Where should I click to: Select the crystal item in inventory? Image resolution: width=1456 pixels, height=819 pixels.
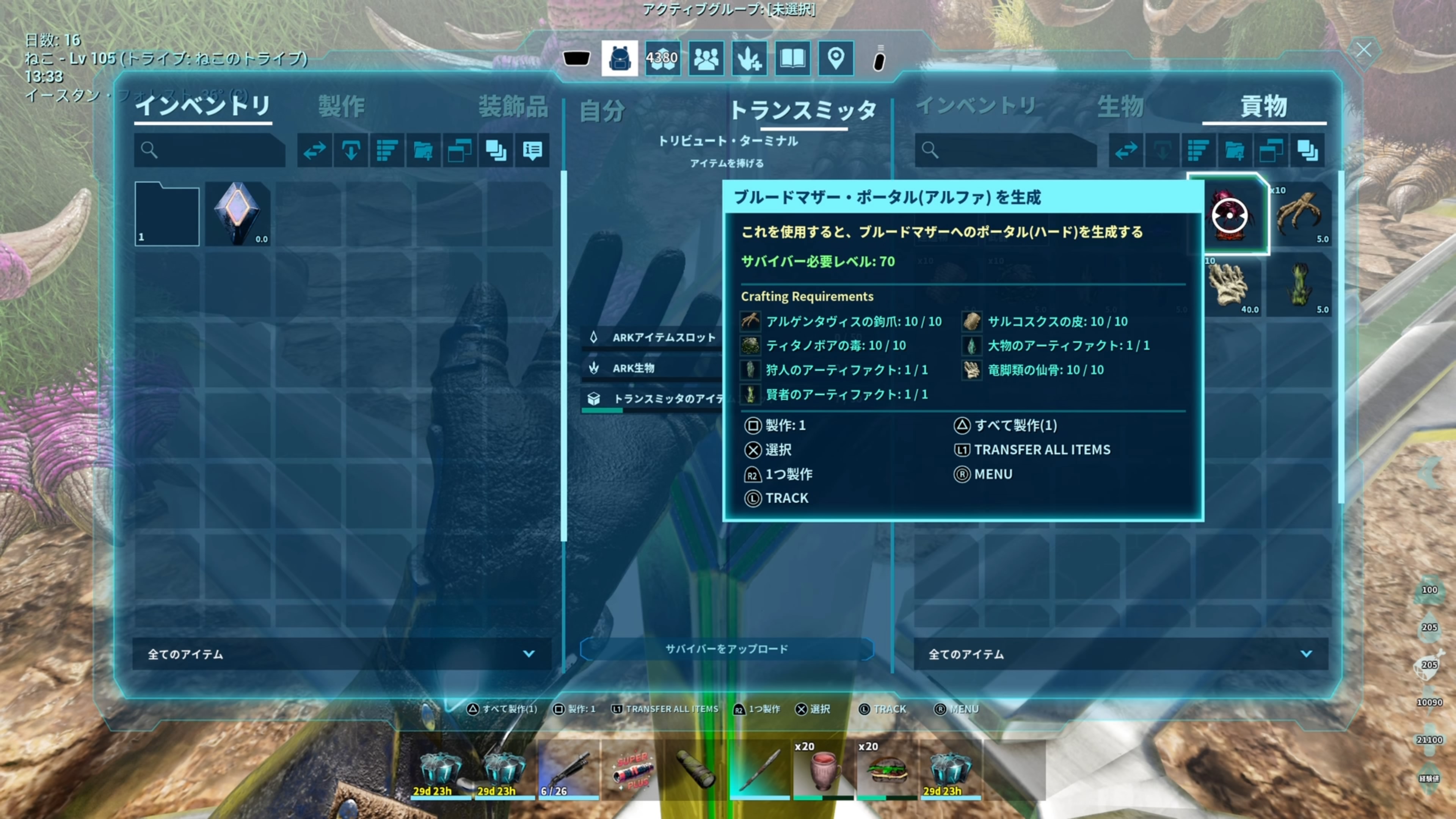click(x=237, y=213)
